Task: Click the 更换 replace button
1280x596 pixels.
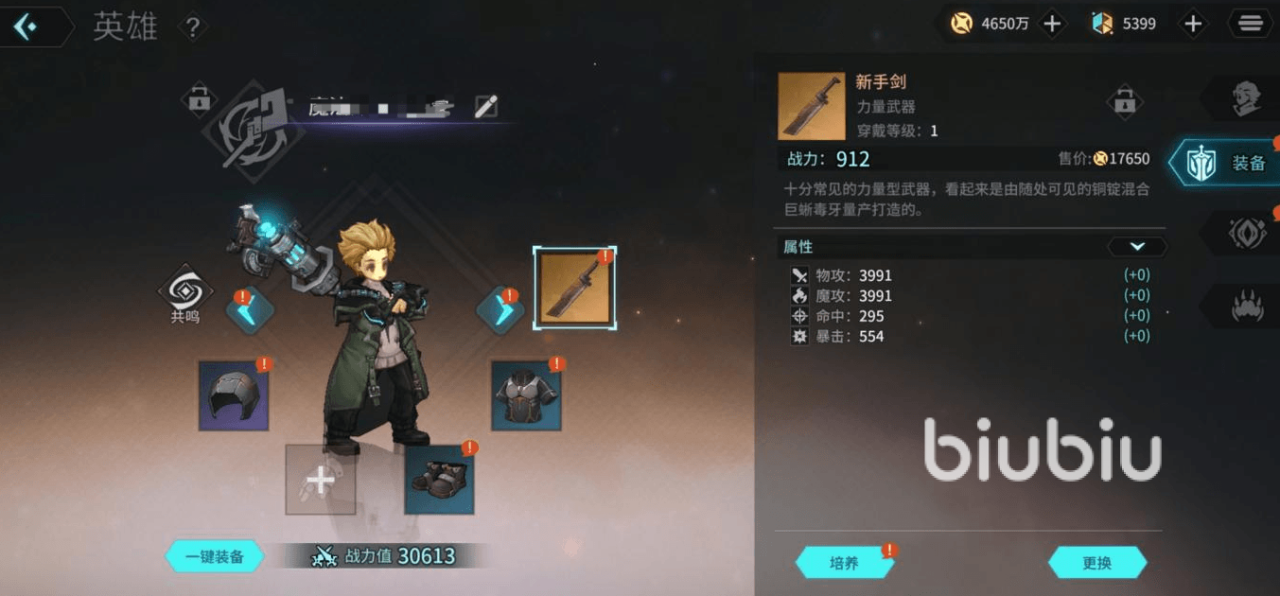Action: [1097, 563]
